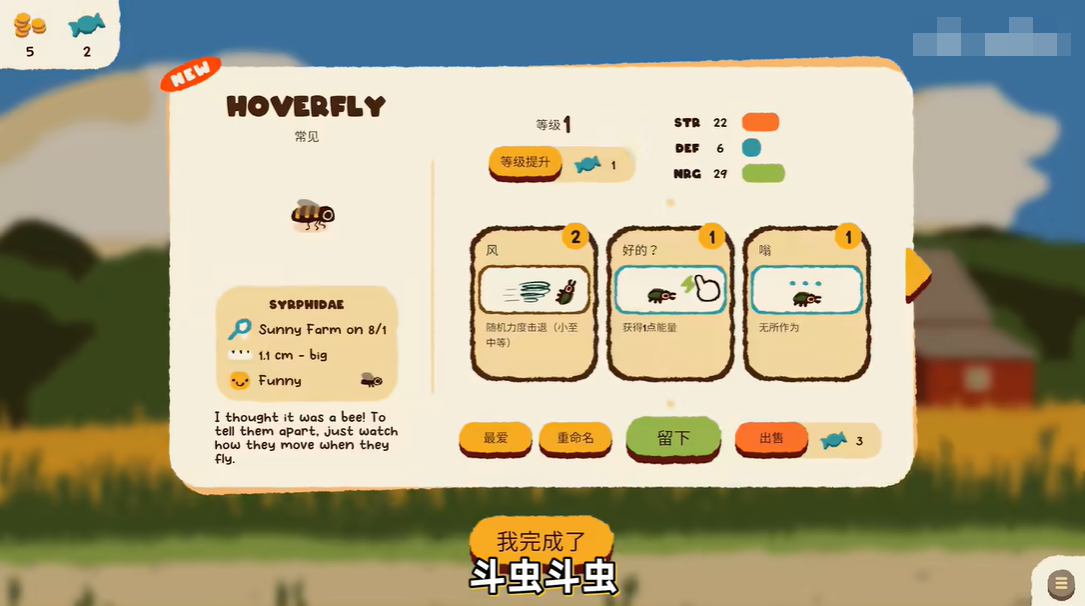Choose the 好的？ energy move card
The height and width of the screenshot is (606, 1085).
point(669,302)
